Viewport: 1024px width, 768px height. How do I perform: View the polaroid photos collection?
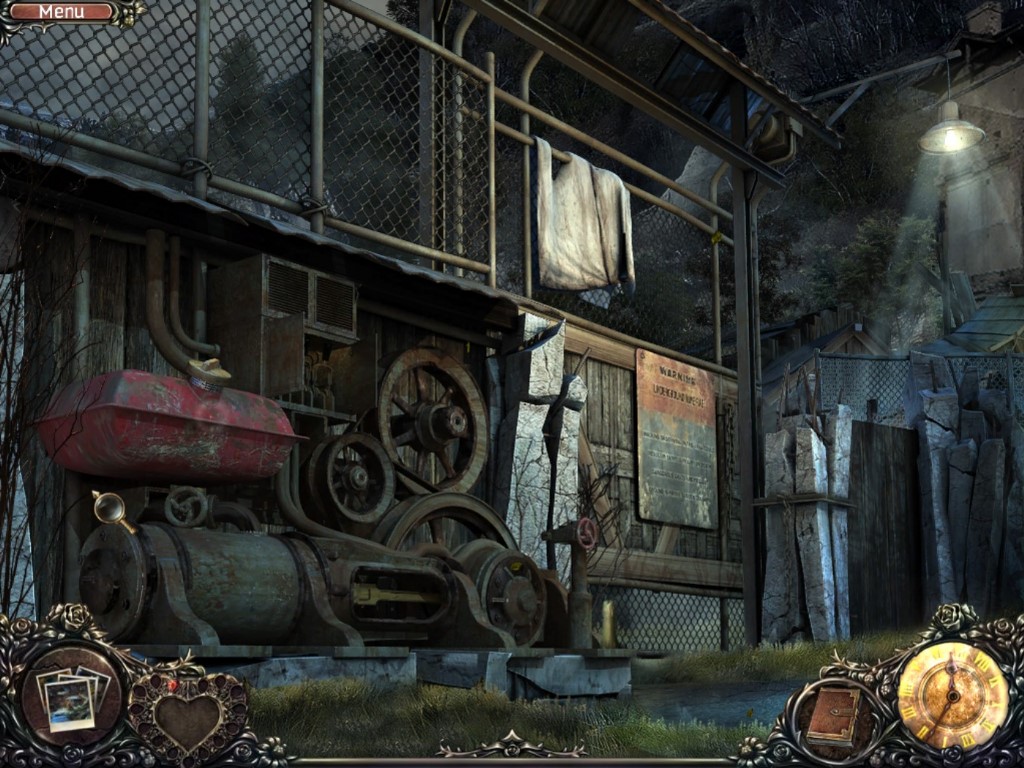click(72, 694)
